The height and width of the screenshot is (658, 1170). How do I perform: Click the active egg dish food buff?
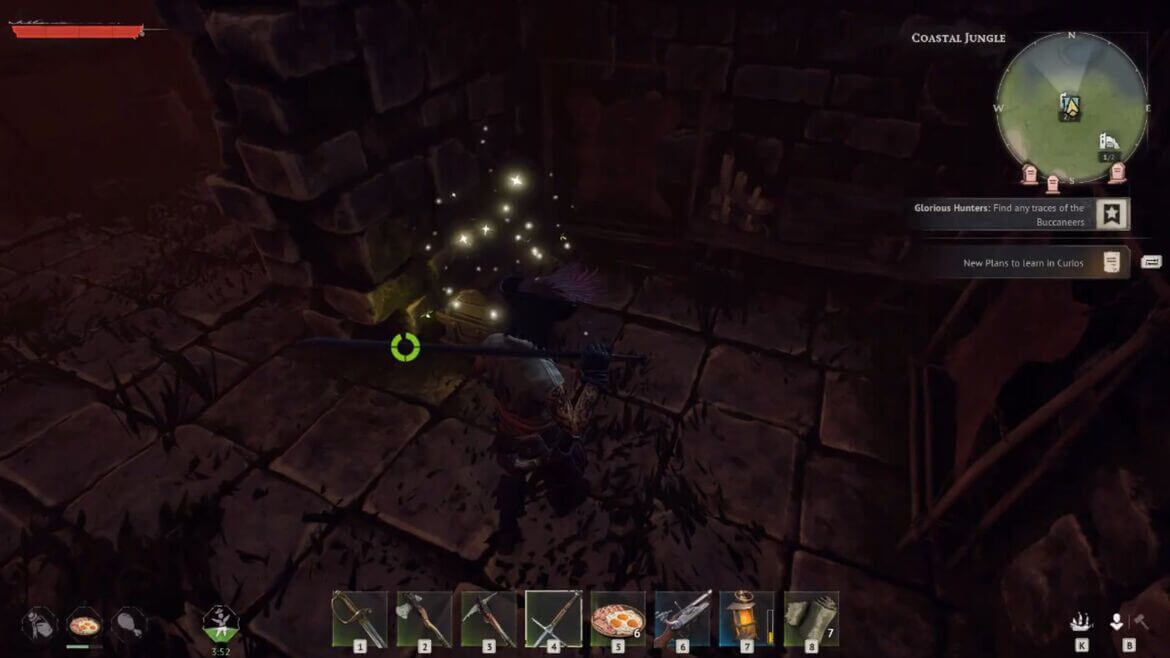coord(84,624)
